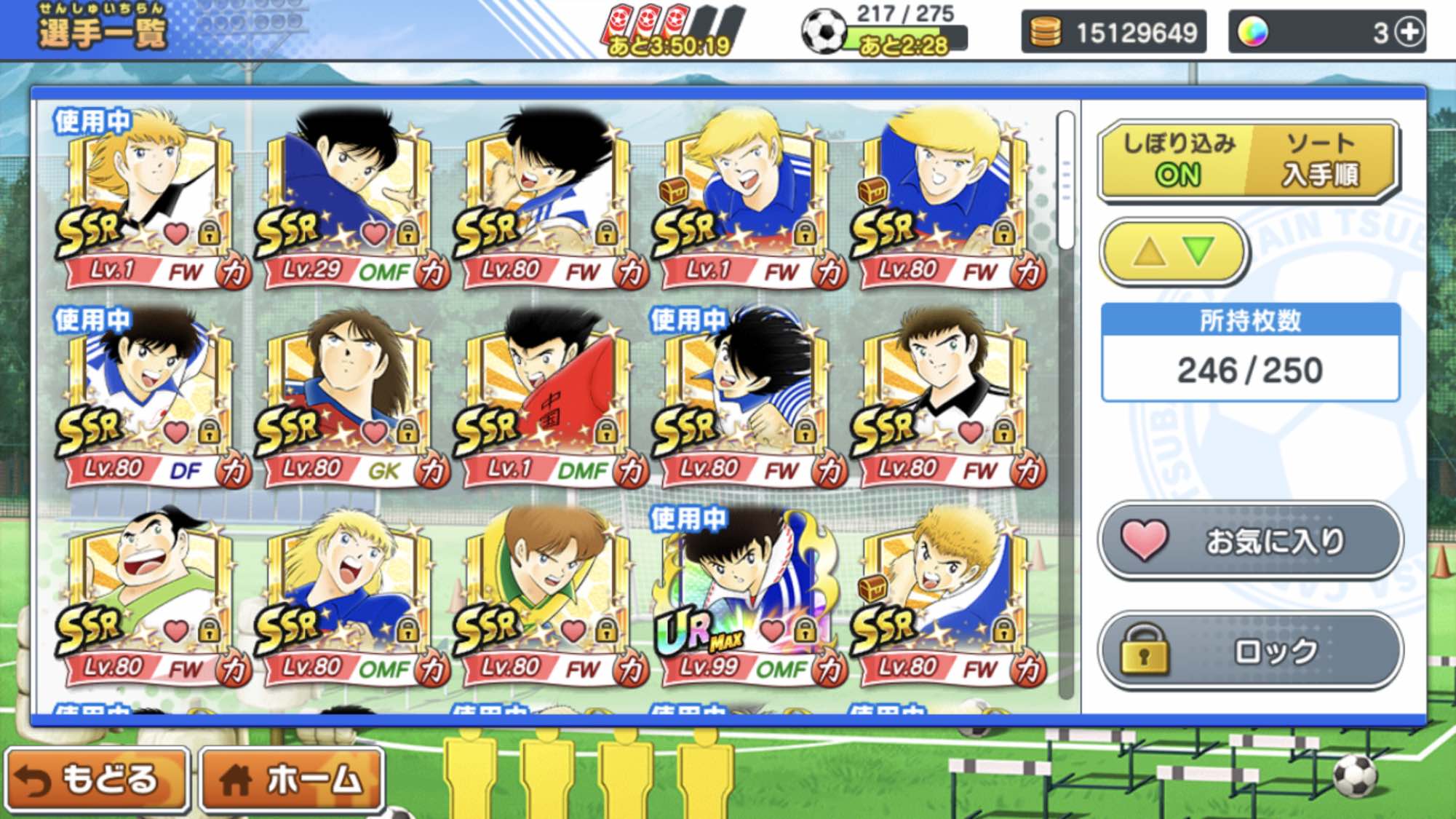Click the player list scrollbar
Image resolution: width=1456 pixels, height=819 pixels.
(1066, 182)
